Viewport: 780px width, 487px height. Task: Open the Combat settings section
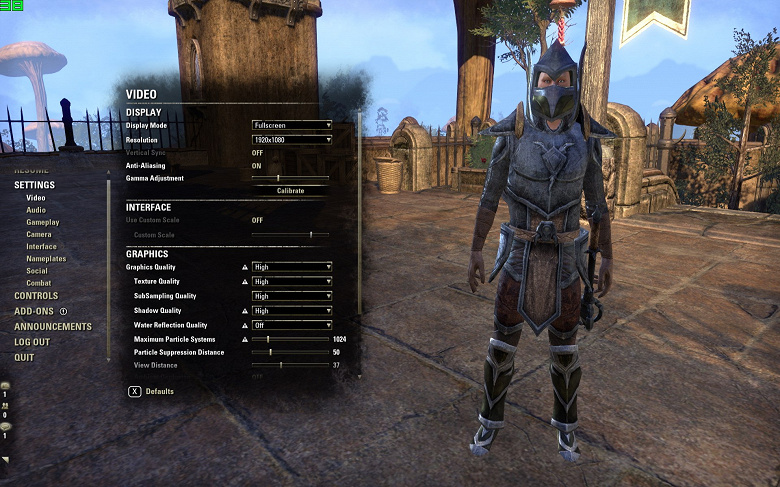(x=39, y=283)
